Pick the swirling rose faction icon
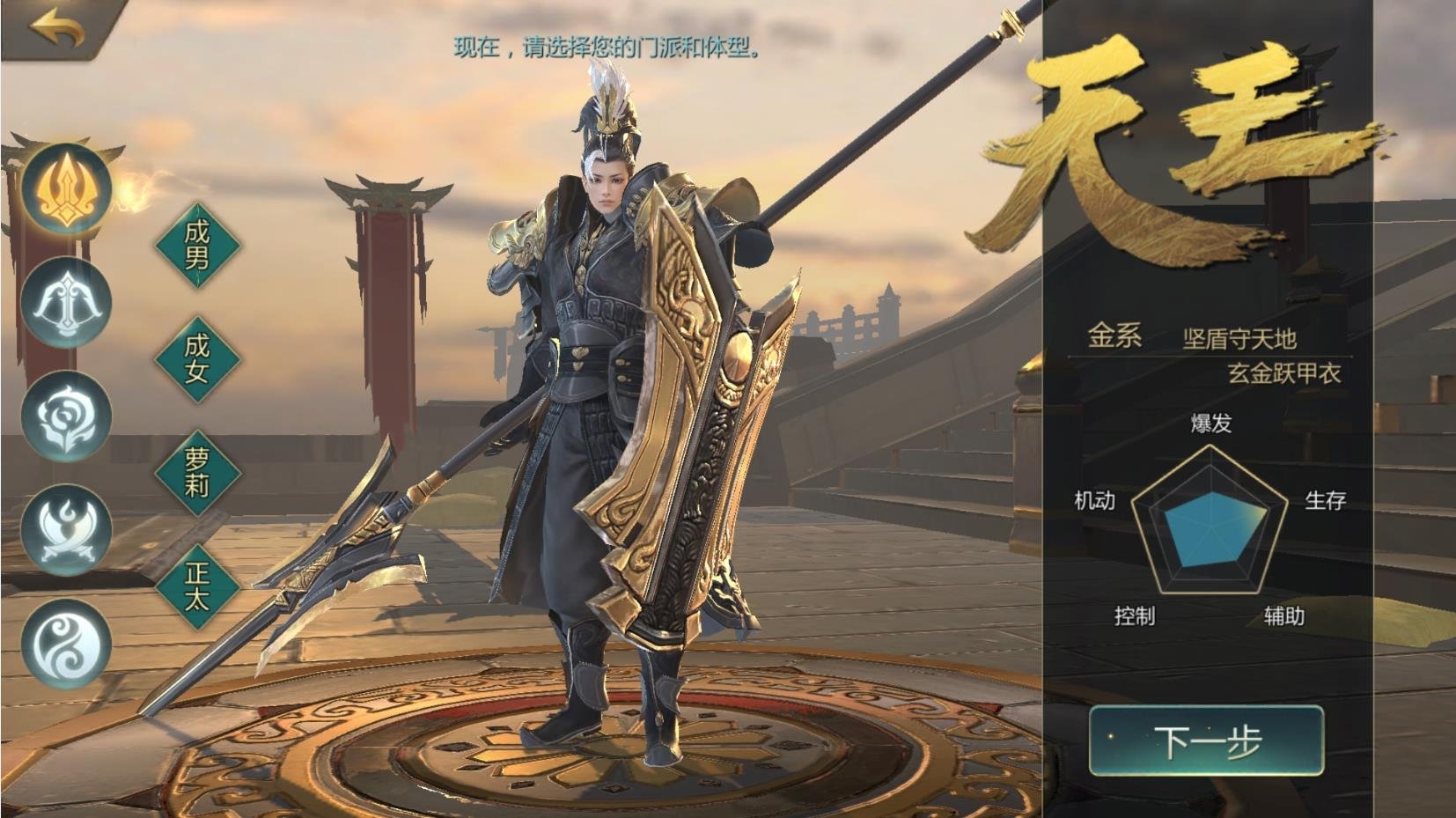The image size is (1456, 818). [66, 416]
